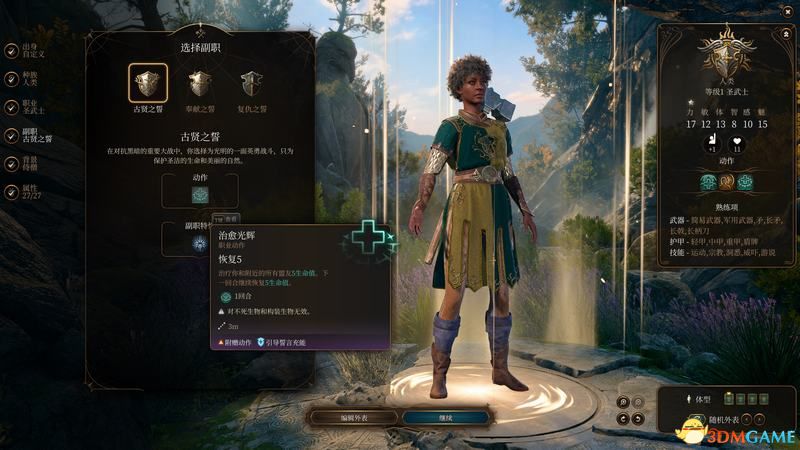800x450 pixels.
Task: Select the healing action icon under 动作
Action: click(200, 196)
